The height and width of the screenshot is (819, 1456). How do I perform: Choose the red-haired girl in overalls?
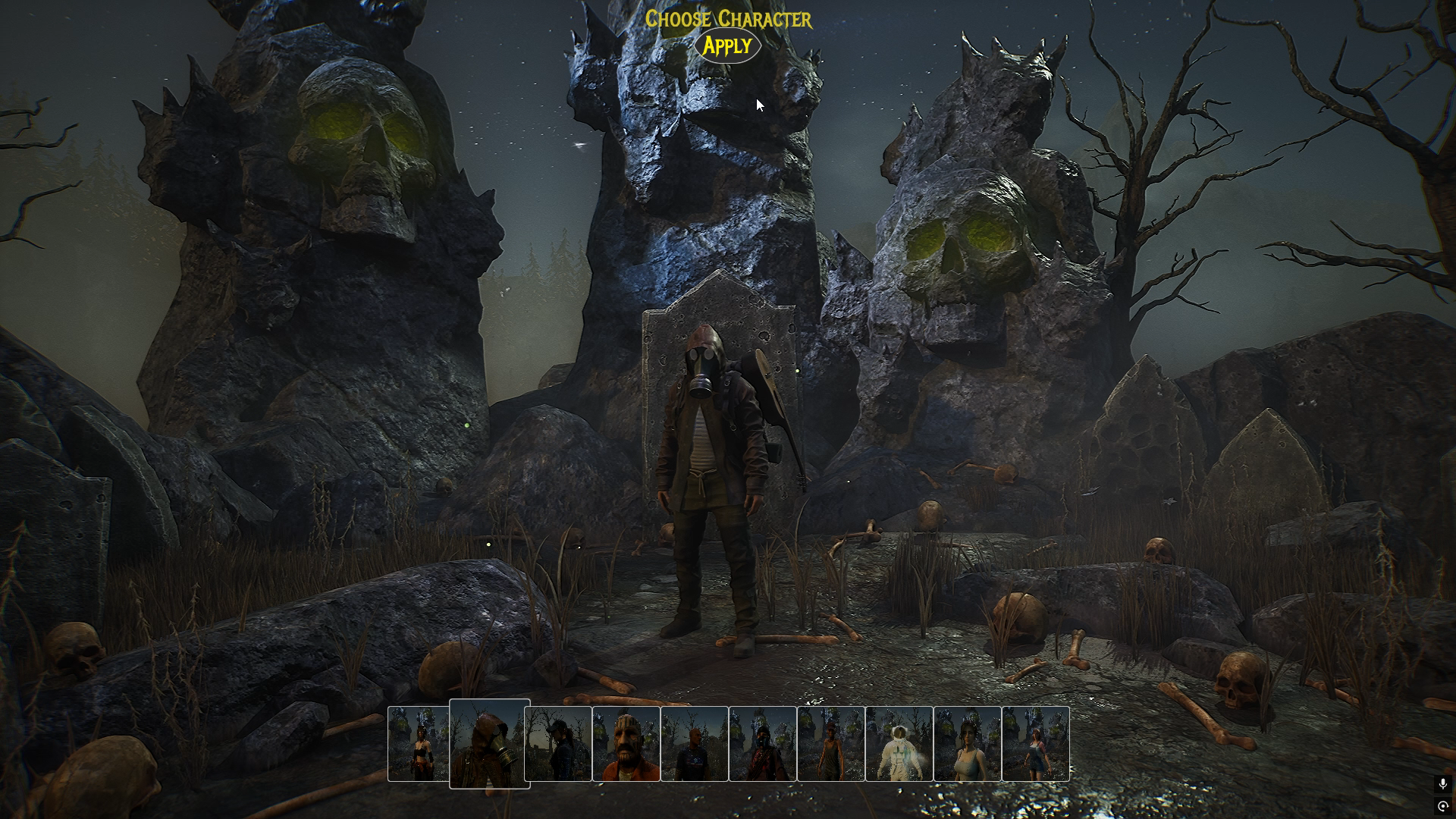(1035, 744)
